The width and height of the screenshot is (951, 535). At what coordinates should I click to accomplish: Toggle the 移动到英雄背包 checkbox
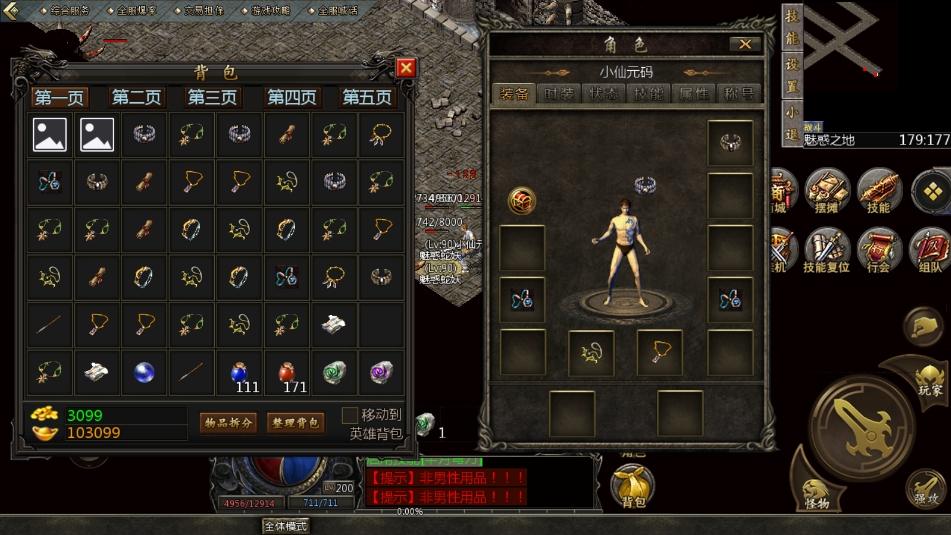click(349, 415)
